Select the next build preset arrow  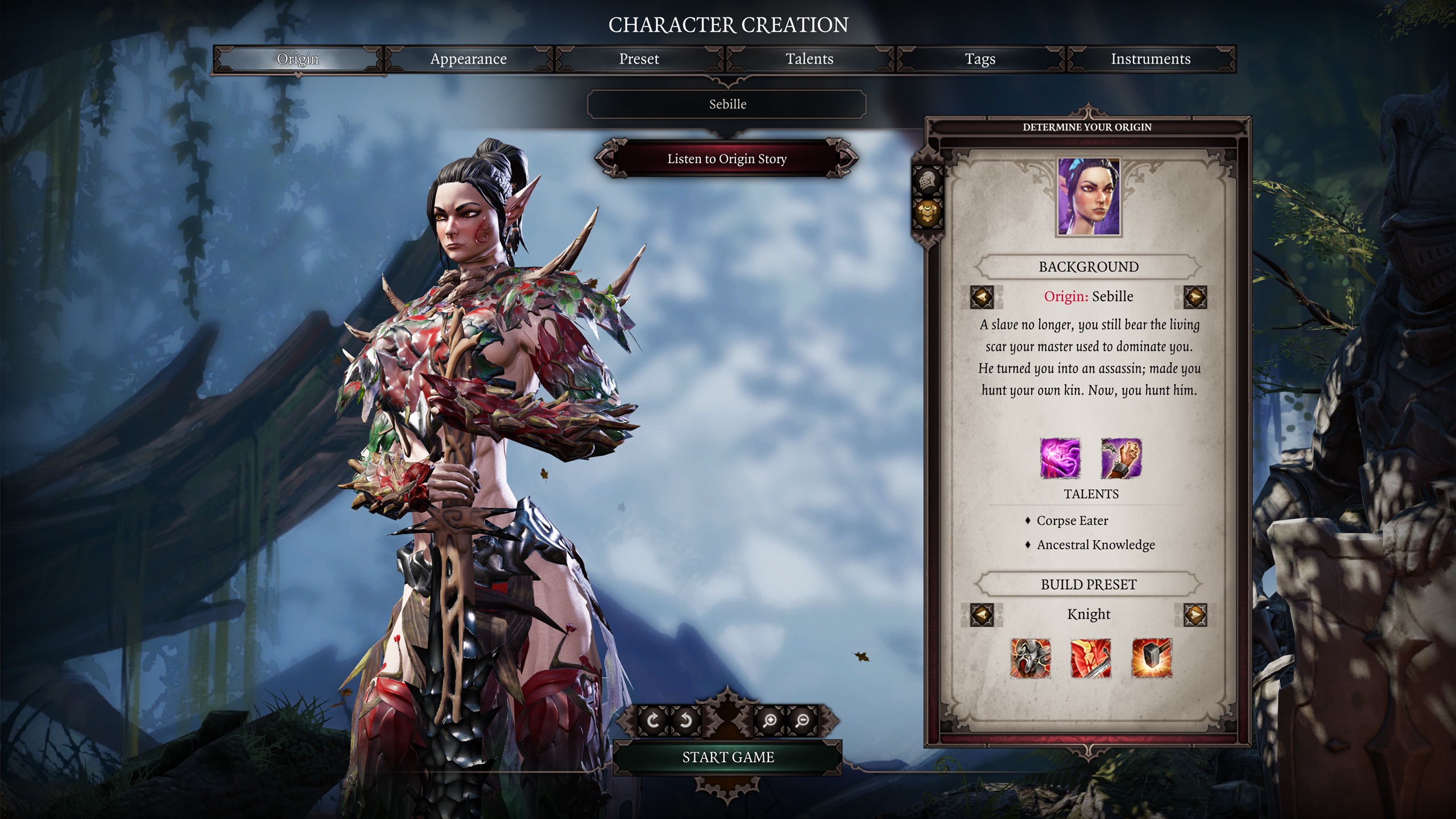point(1195,615)
